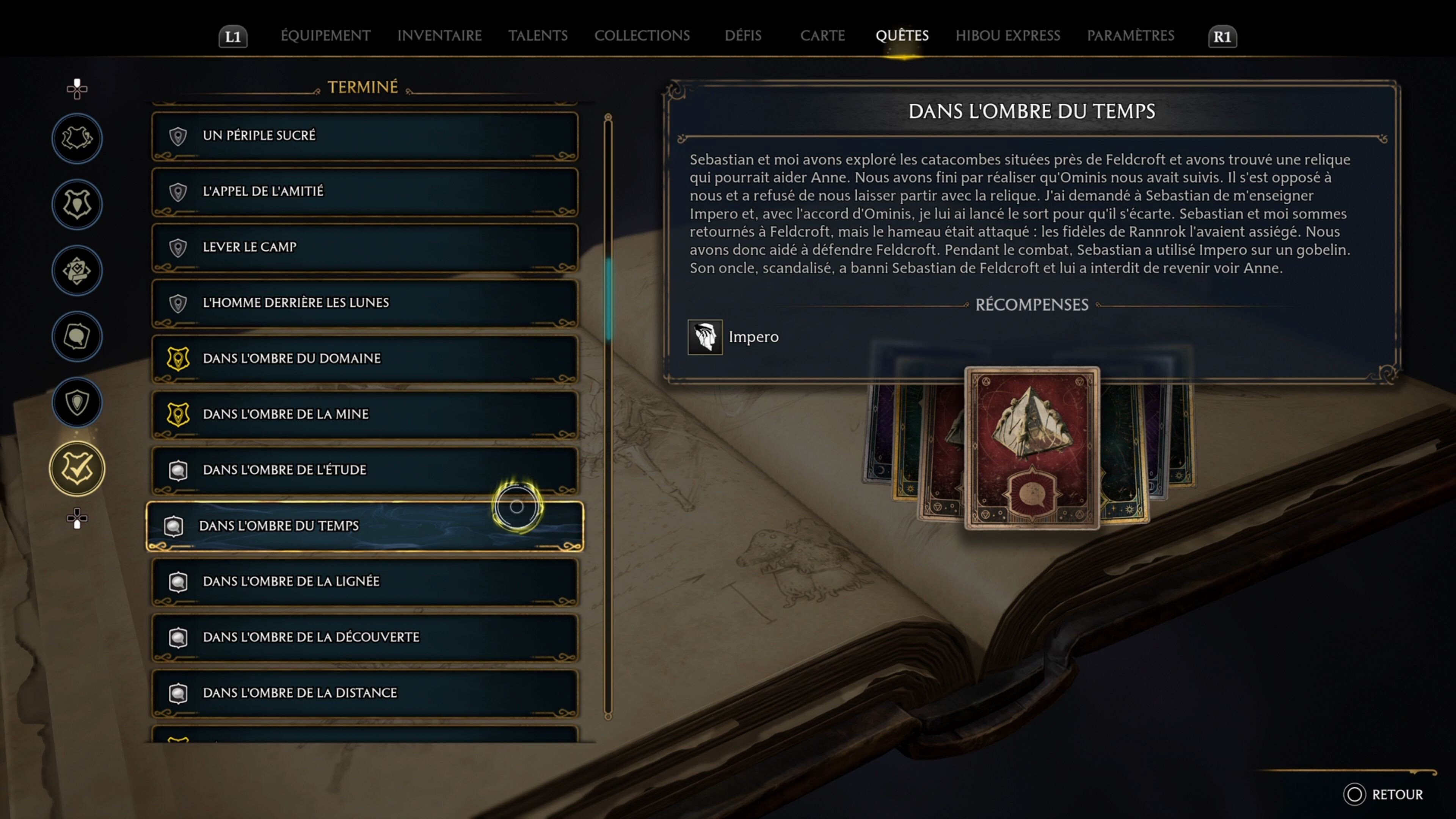This screenshot has width=1456, height=819.
Task: Choose Dans l'Ombre de la Mine
Action: [x=364, y=414]
